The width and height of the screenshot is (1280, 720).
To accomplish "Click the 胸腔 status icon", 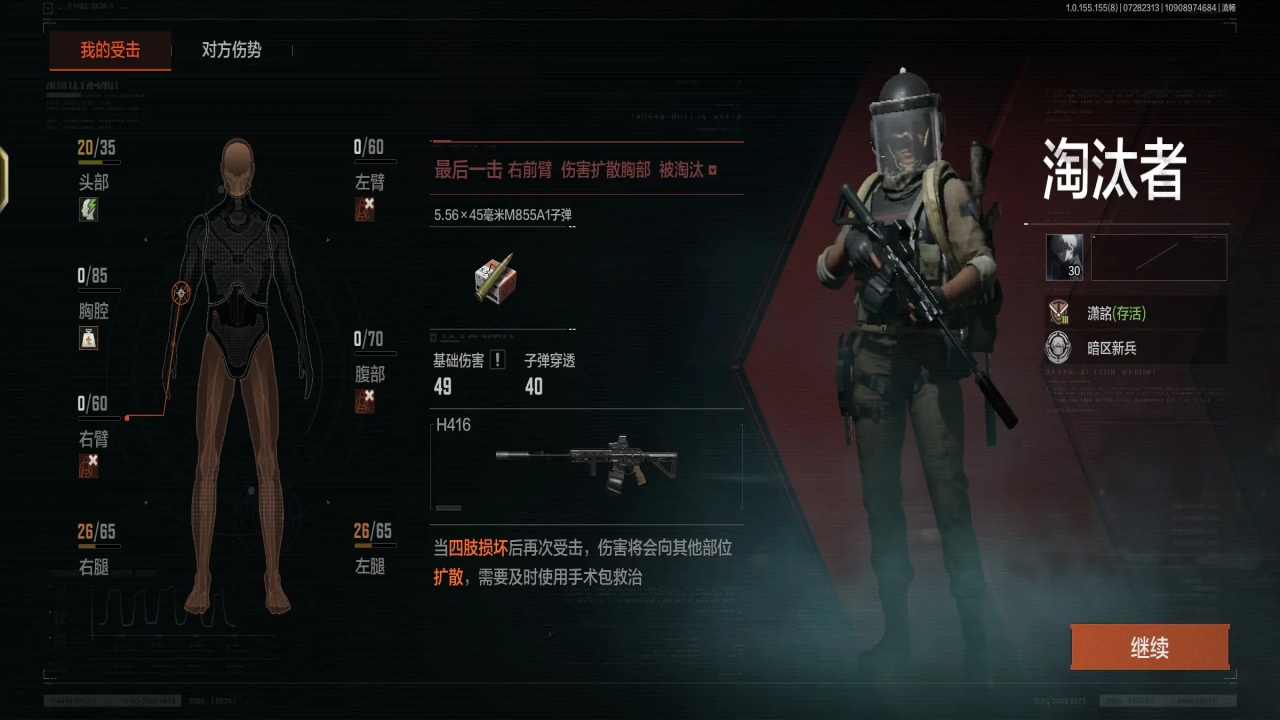I will pyautogui.click(x=89, y=337).
